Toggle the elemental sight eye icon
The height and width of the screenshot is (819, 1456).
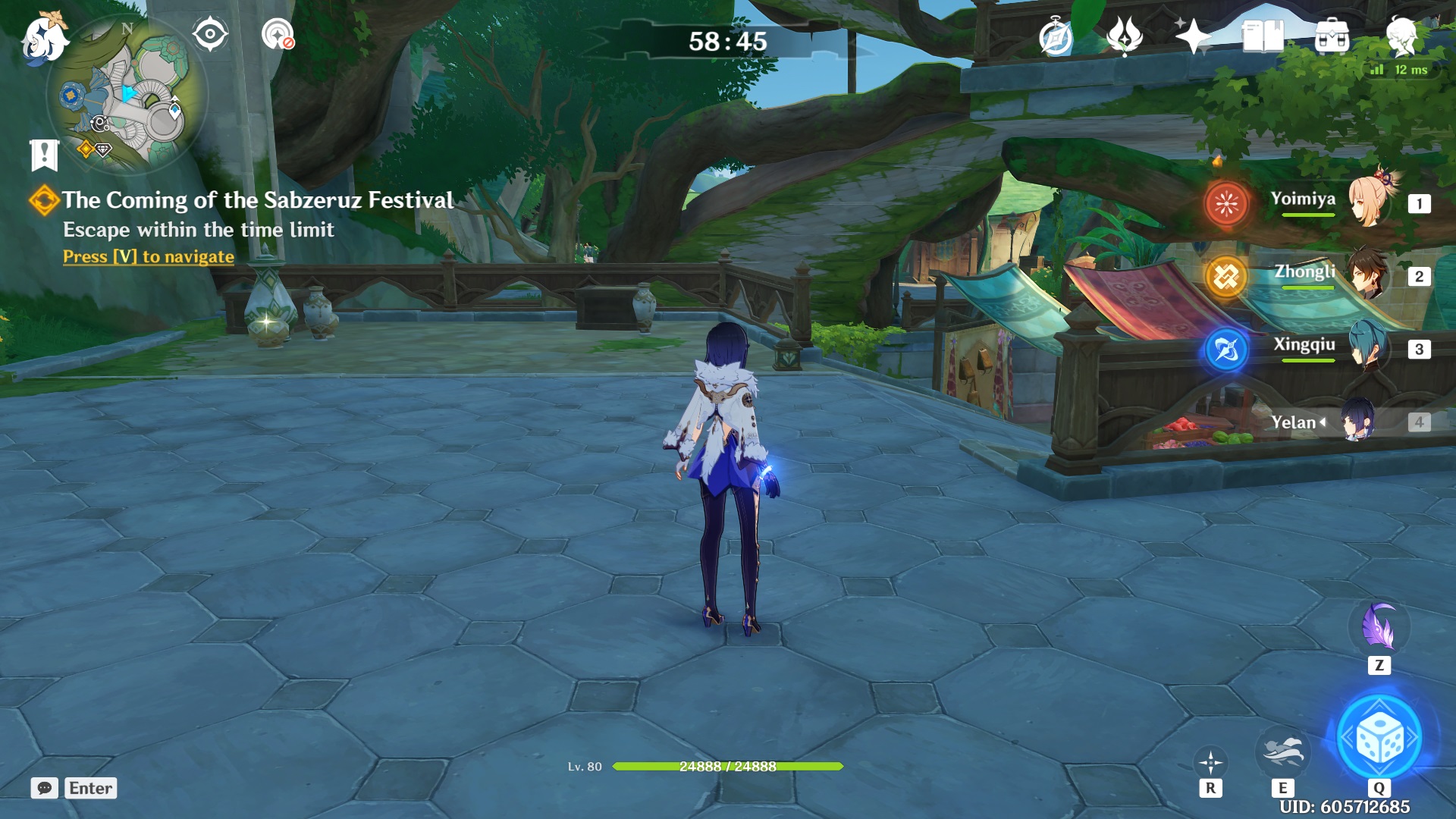point(210,34)
